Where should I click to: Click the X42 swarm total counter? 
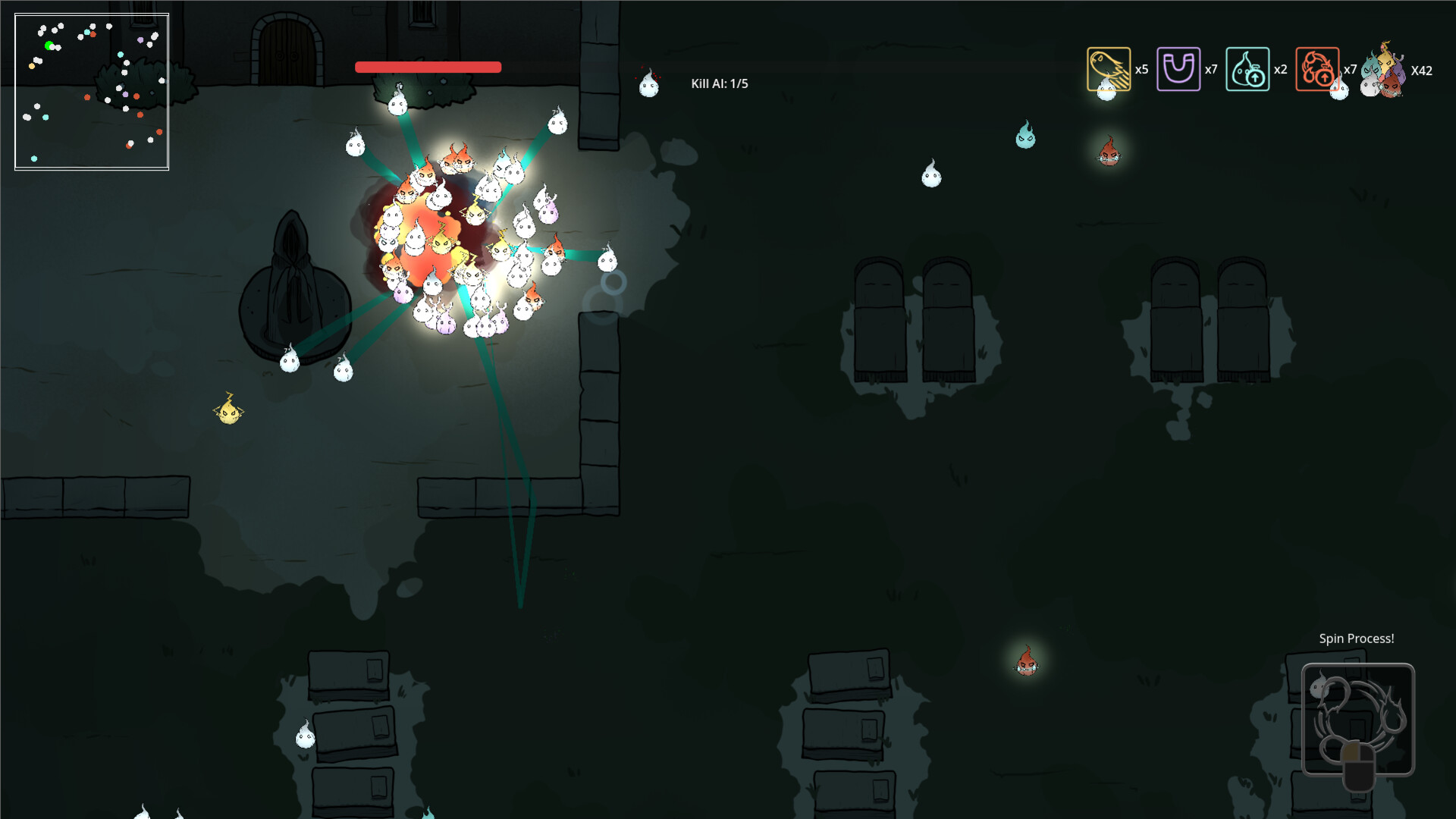coord(1423,72)
